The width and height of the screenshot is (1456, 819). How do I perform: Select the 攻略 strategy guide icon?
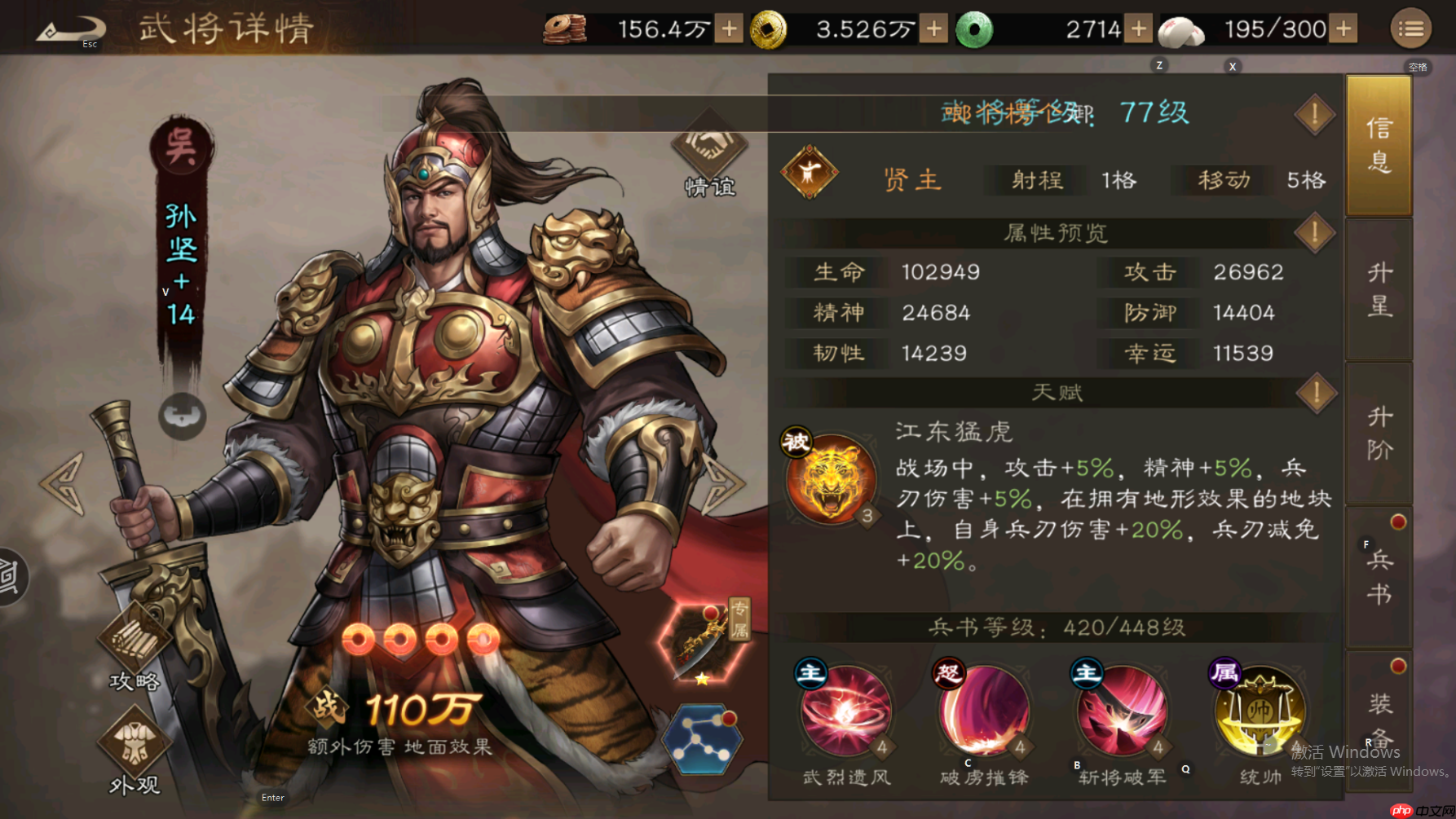(x=133, y=644)
